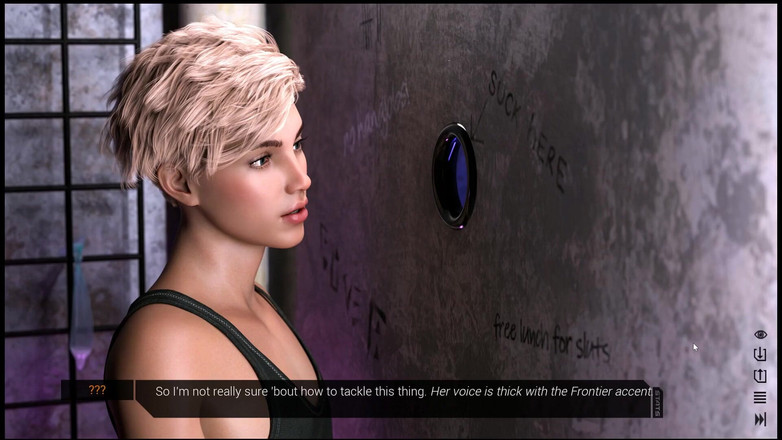Open the three-line menu icon
782x440 pixels.
point(760,398)
